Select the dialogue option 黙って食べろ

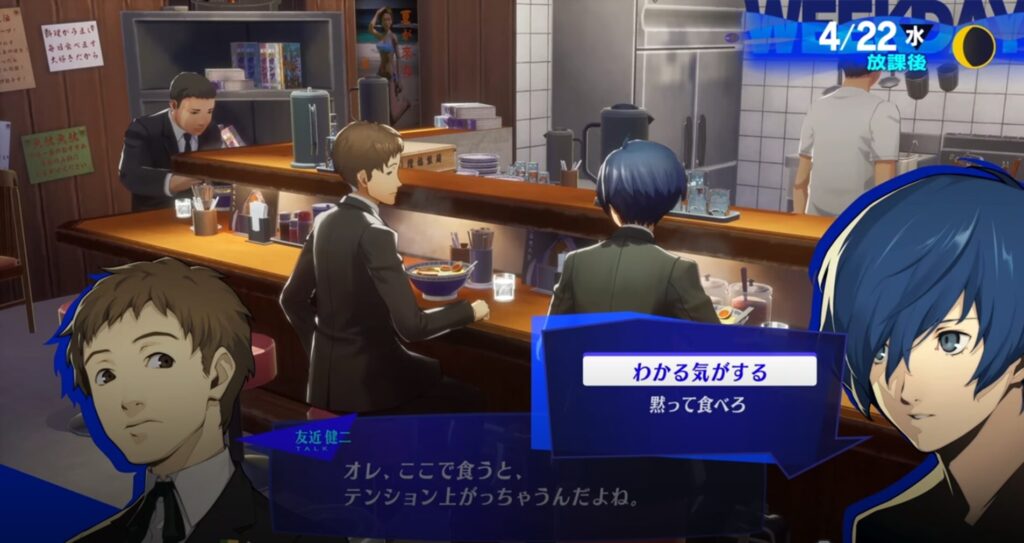(699, 406)
